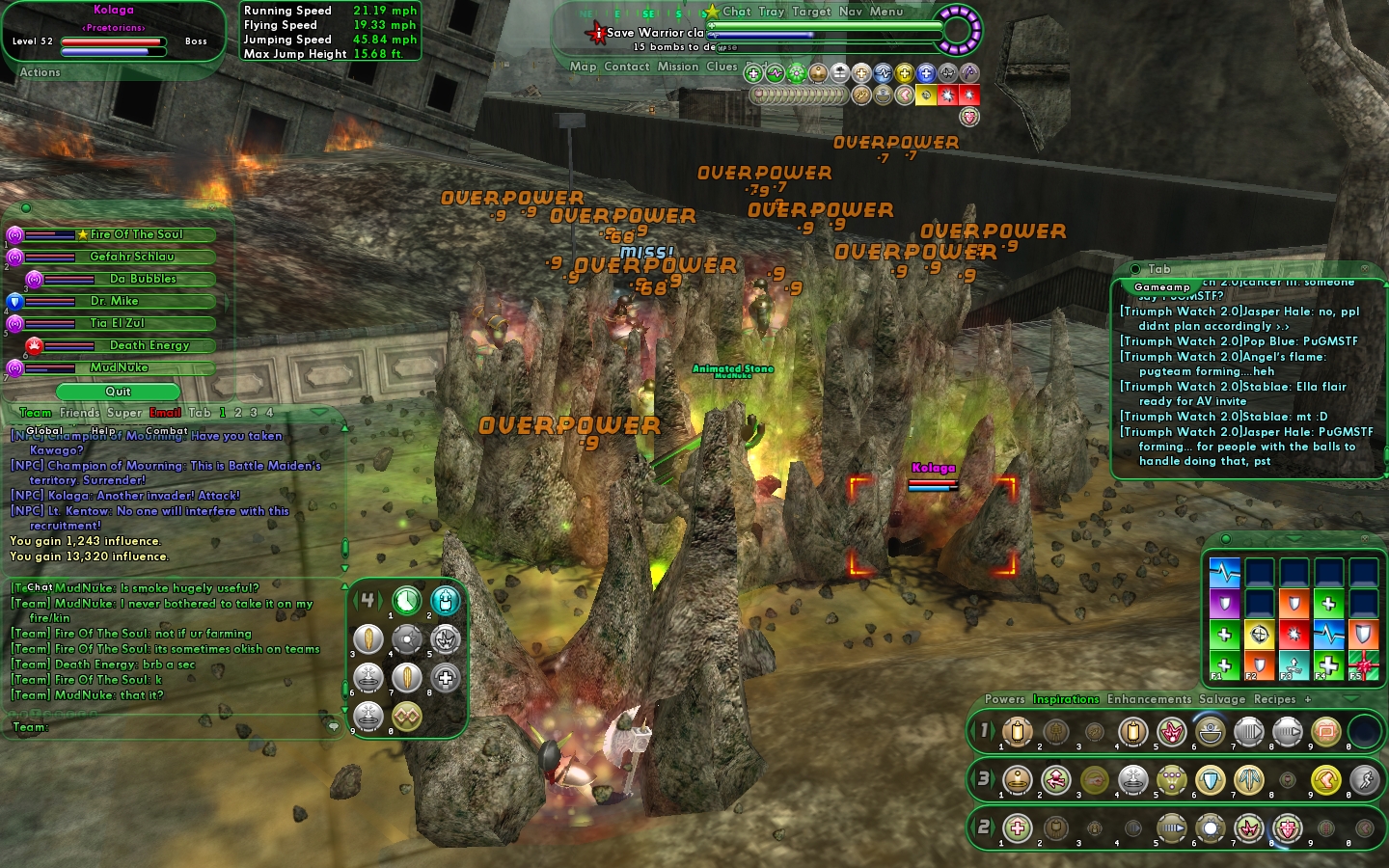Switch to the Super tab
This screenshot has width=1389, height=868.
tap(124, 413)
